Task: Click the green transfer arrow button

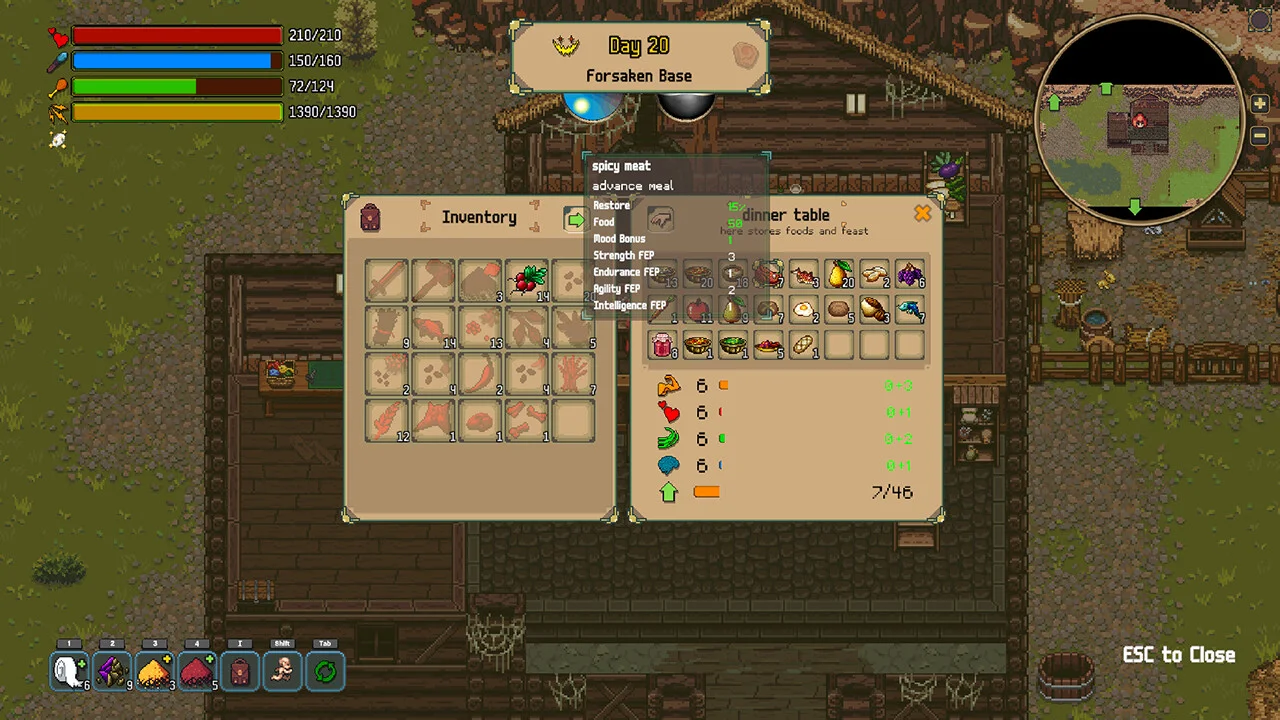Action: [x=575, y=218]
